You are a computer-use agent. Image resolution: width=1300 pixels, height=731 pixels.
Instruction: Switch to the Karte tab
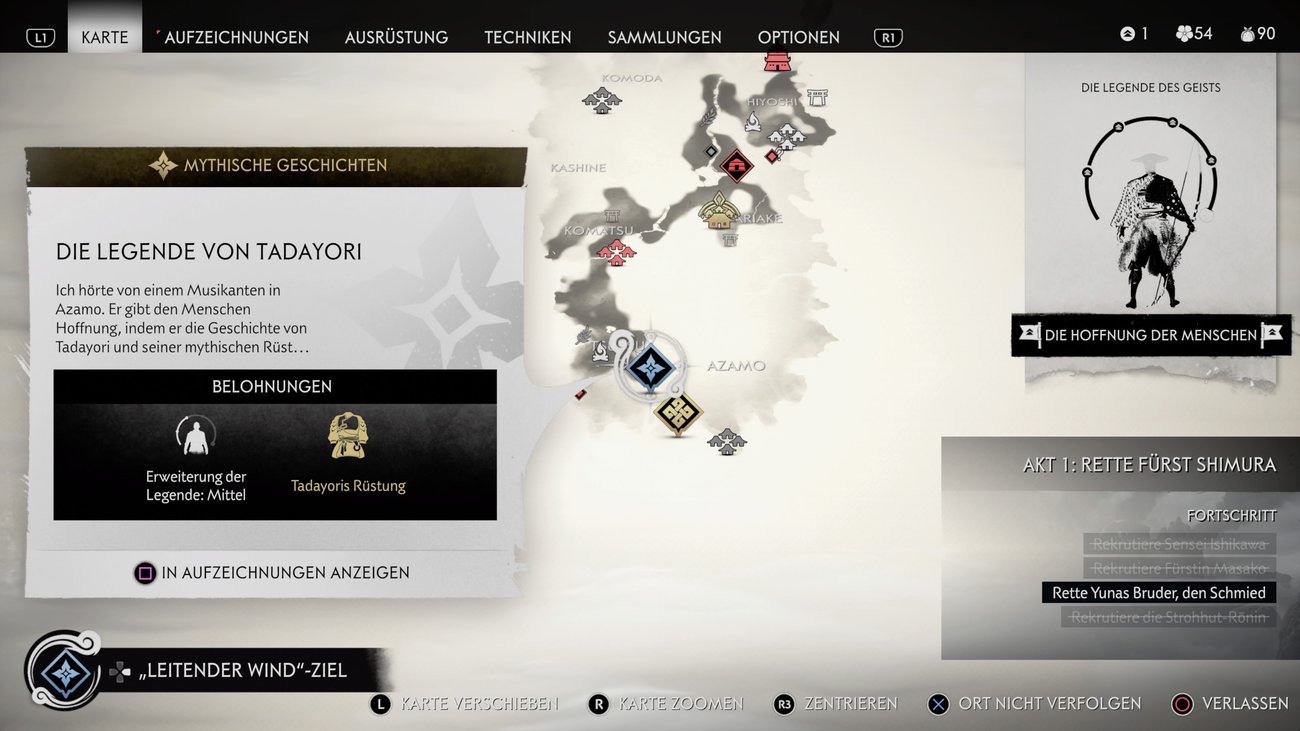(x=104, y=37)
